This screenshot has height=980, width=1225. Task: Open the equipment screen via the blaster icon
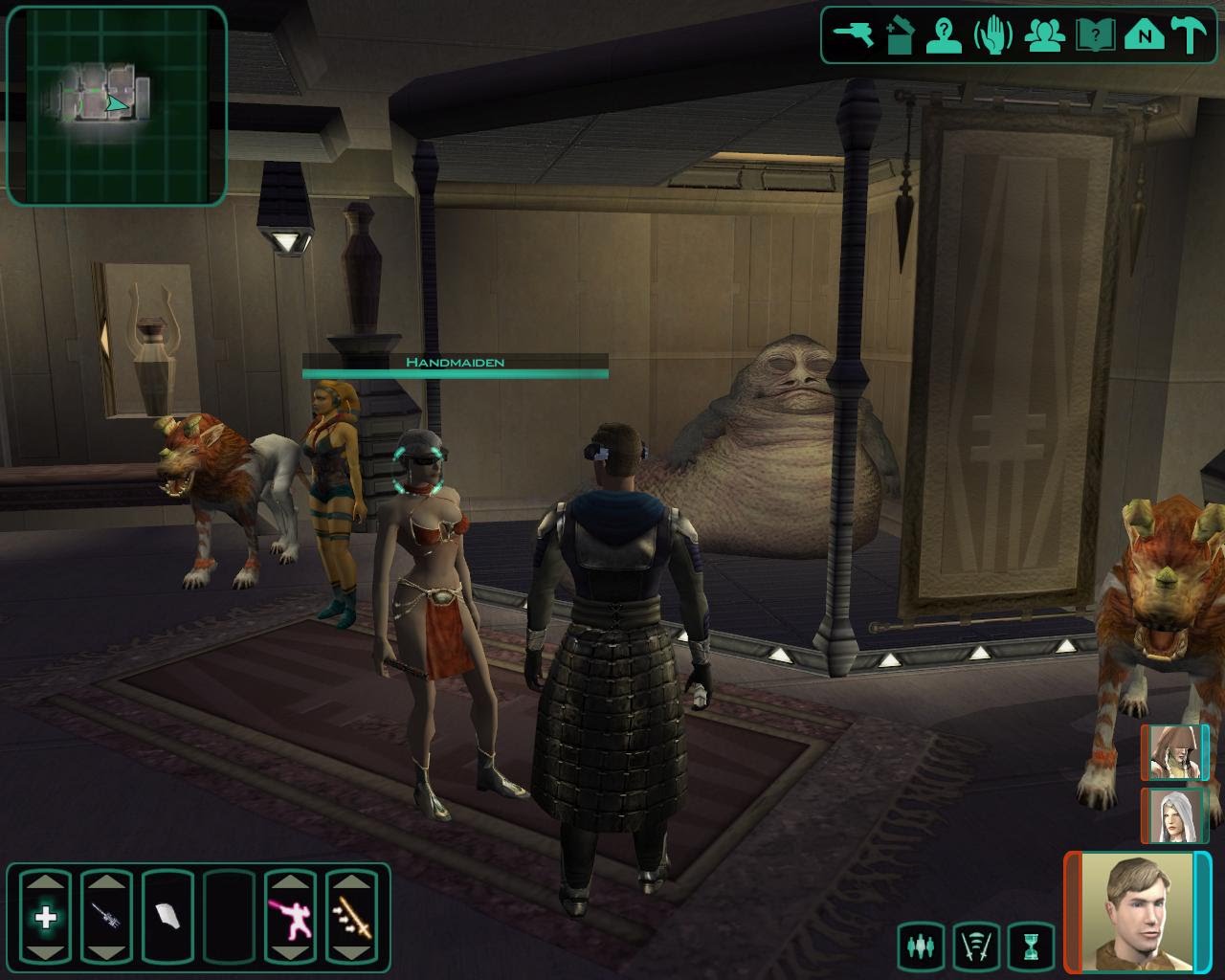[x=851, y=36]
